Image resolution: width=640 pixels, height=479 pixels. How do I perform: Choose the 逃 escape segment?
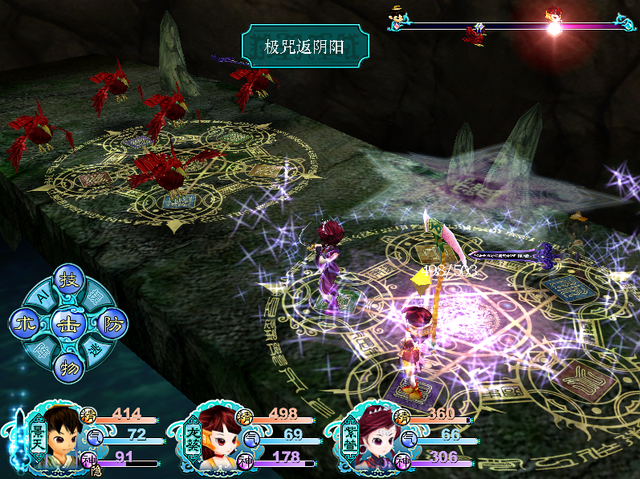point(96,349)
